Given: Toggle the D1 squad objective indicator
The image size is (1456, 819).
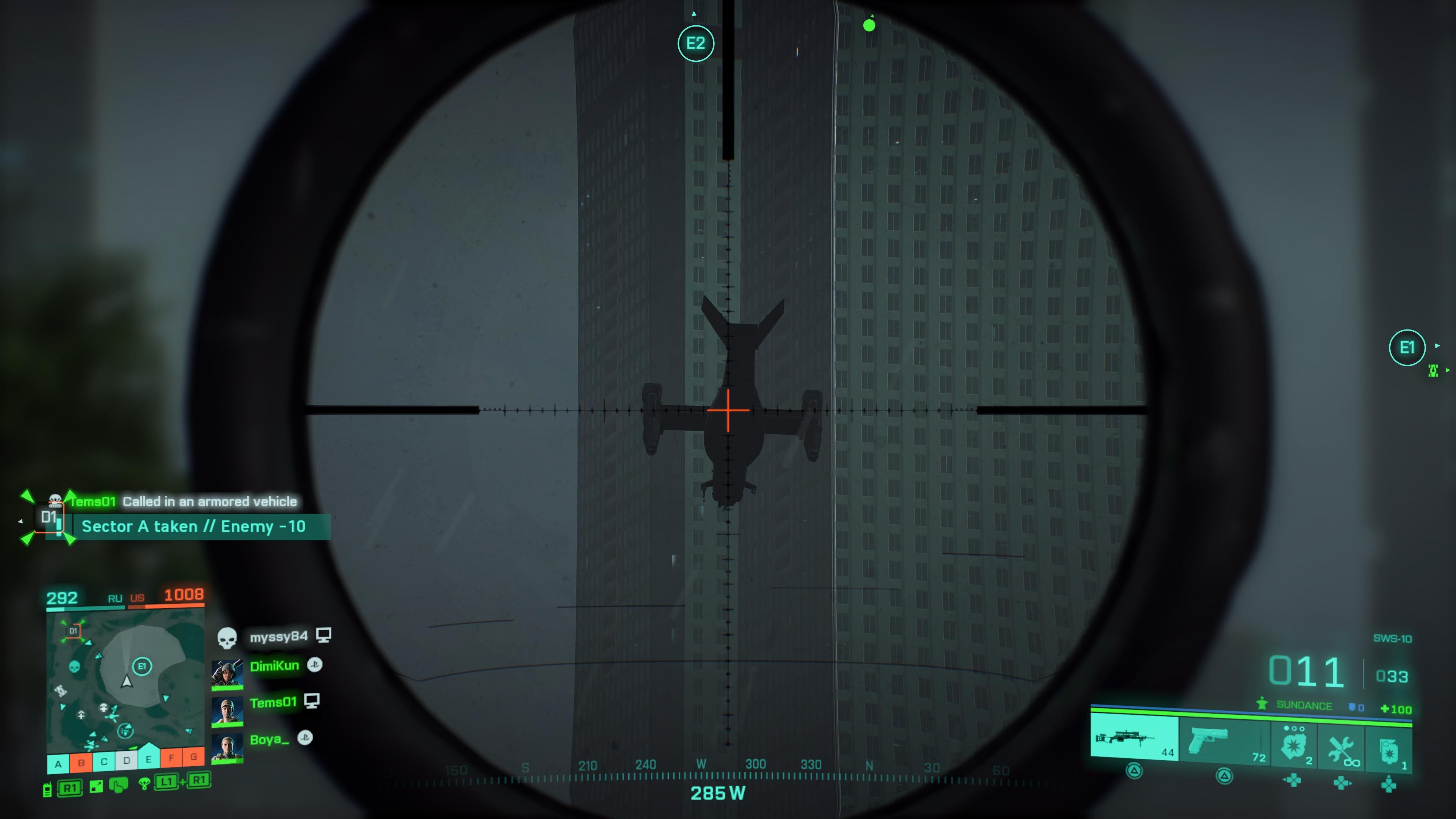Looking at the screenshot, I should pyautogui.click(x=49, y=517).
